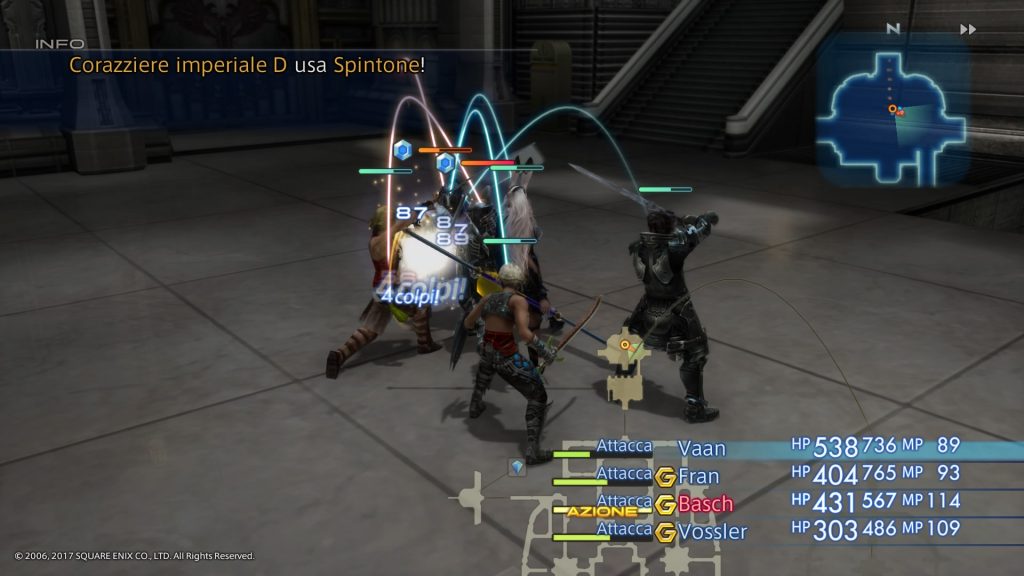Viewport: 1024px width, 576px height.
Task: Select Vaan in the party list
Action: [702, 448]
